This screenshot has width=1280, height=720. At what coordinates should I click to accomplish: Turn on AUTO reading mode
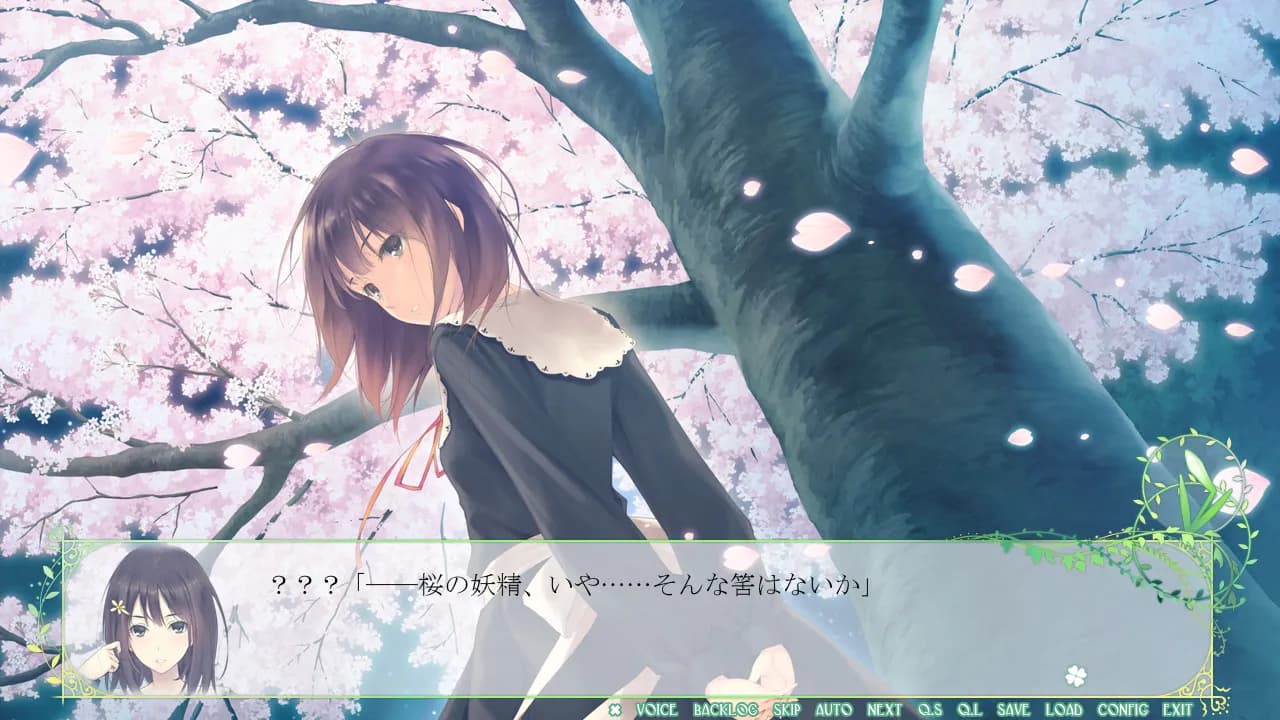[833, 708]
